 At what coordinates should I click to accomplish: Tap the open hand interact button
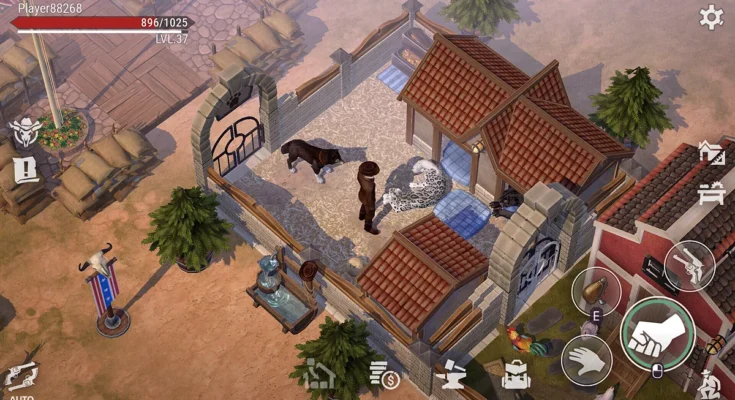(586, 360)
